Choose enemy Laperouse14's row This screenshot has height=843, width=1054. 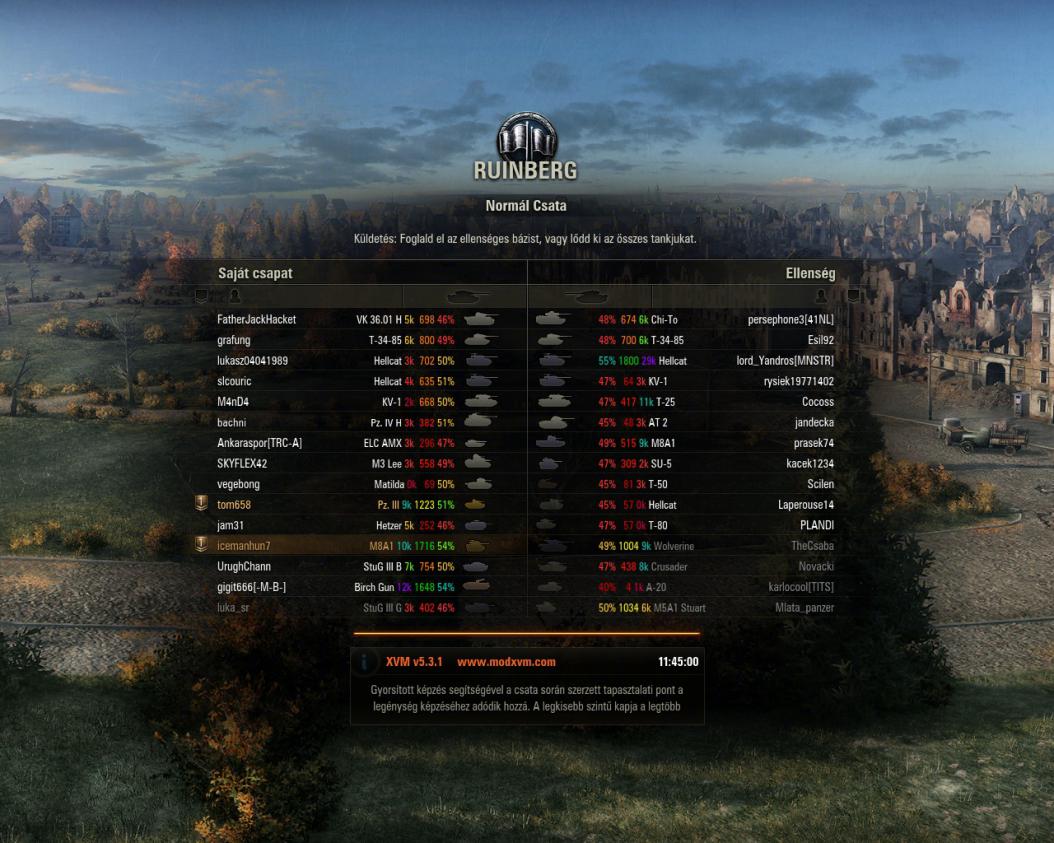(x=805, y=505)
